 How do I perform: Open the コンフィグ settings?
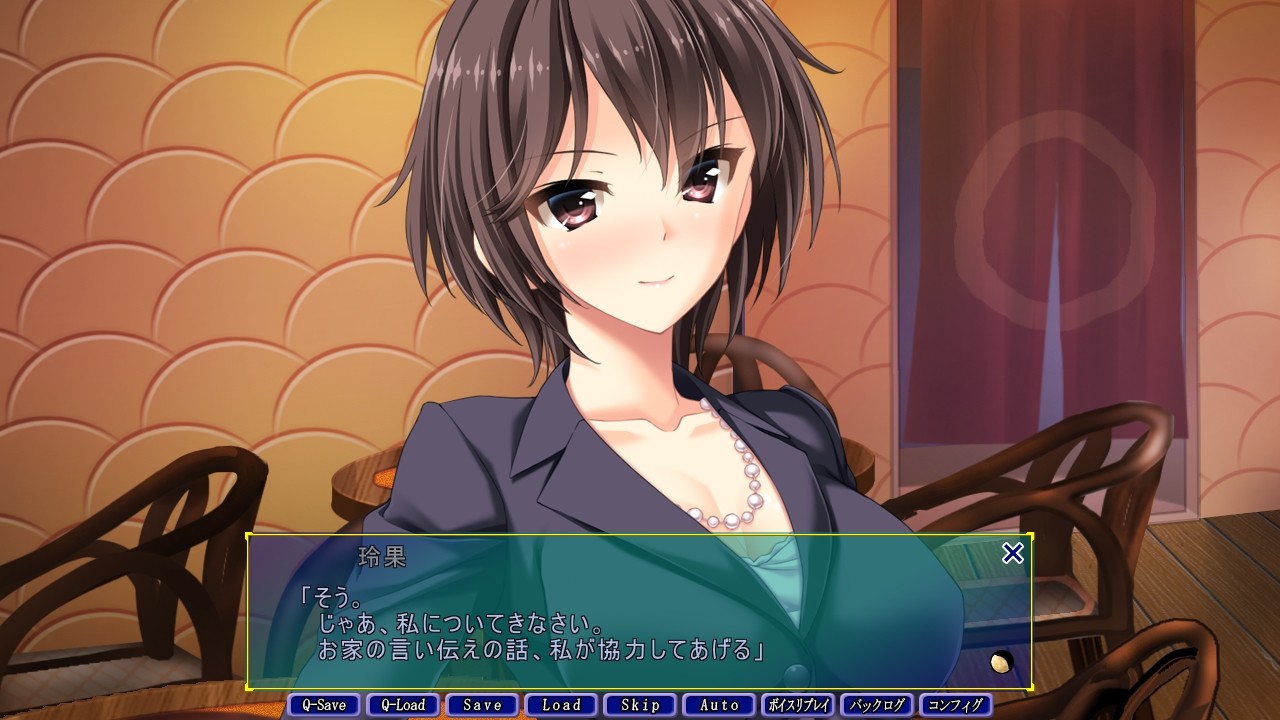coord(956,705)
